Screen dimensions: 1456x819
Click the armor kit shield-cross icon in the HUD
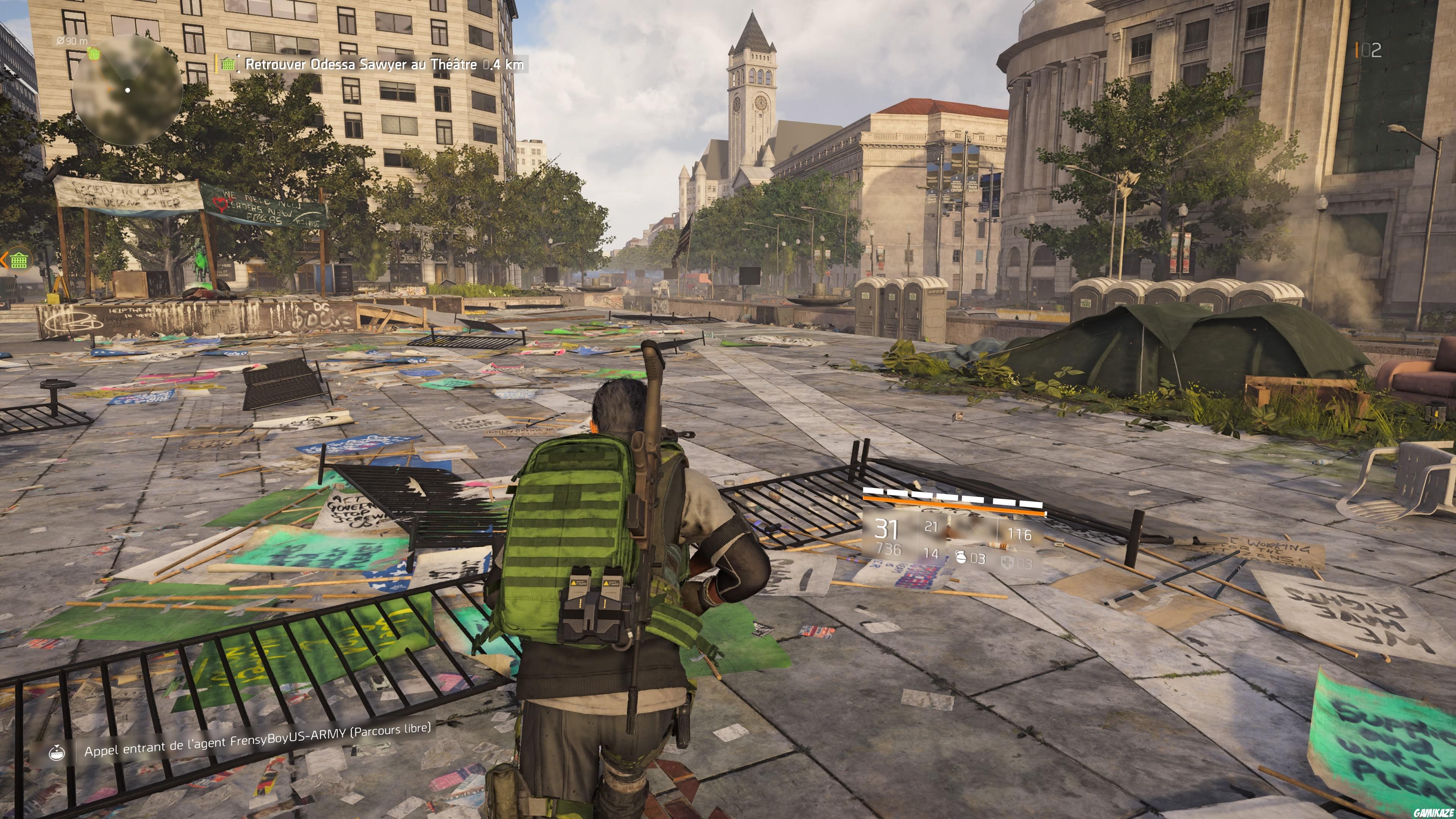click(x=1009, y=562)
